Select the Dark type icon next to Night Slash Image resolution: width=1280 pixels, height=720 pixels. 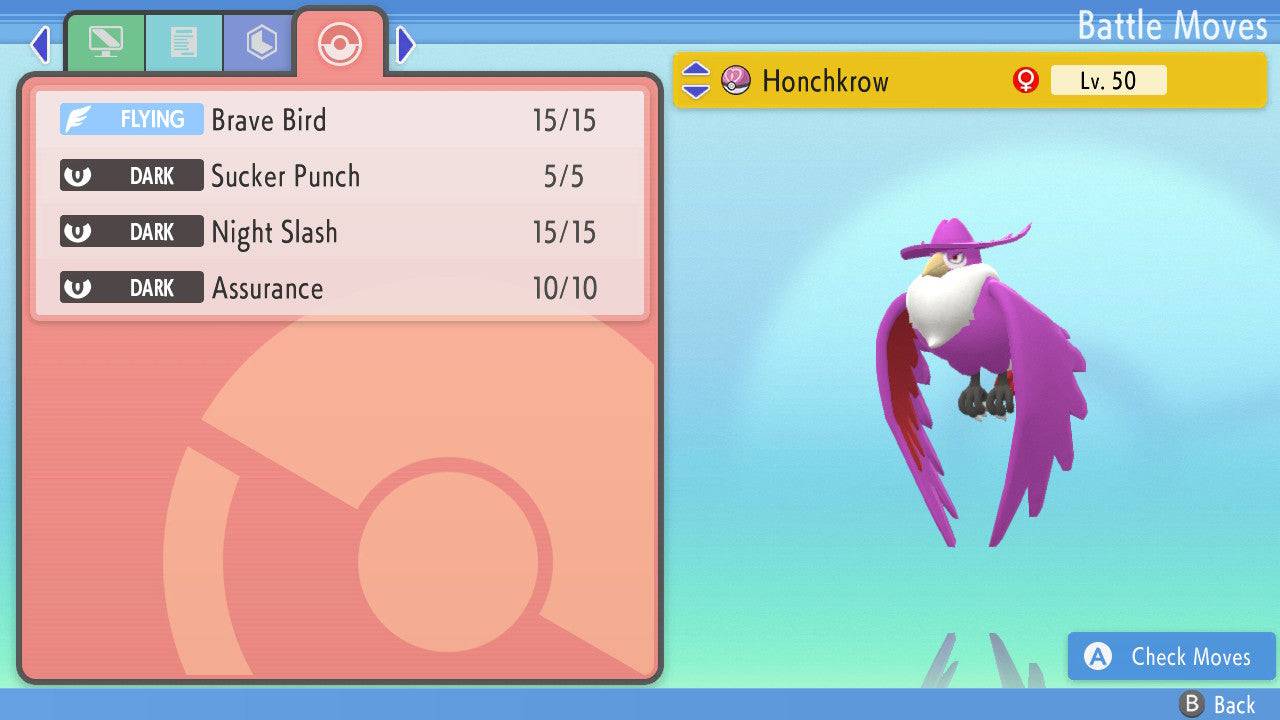131,231
